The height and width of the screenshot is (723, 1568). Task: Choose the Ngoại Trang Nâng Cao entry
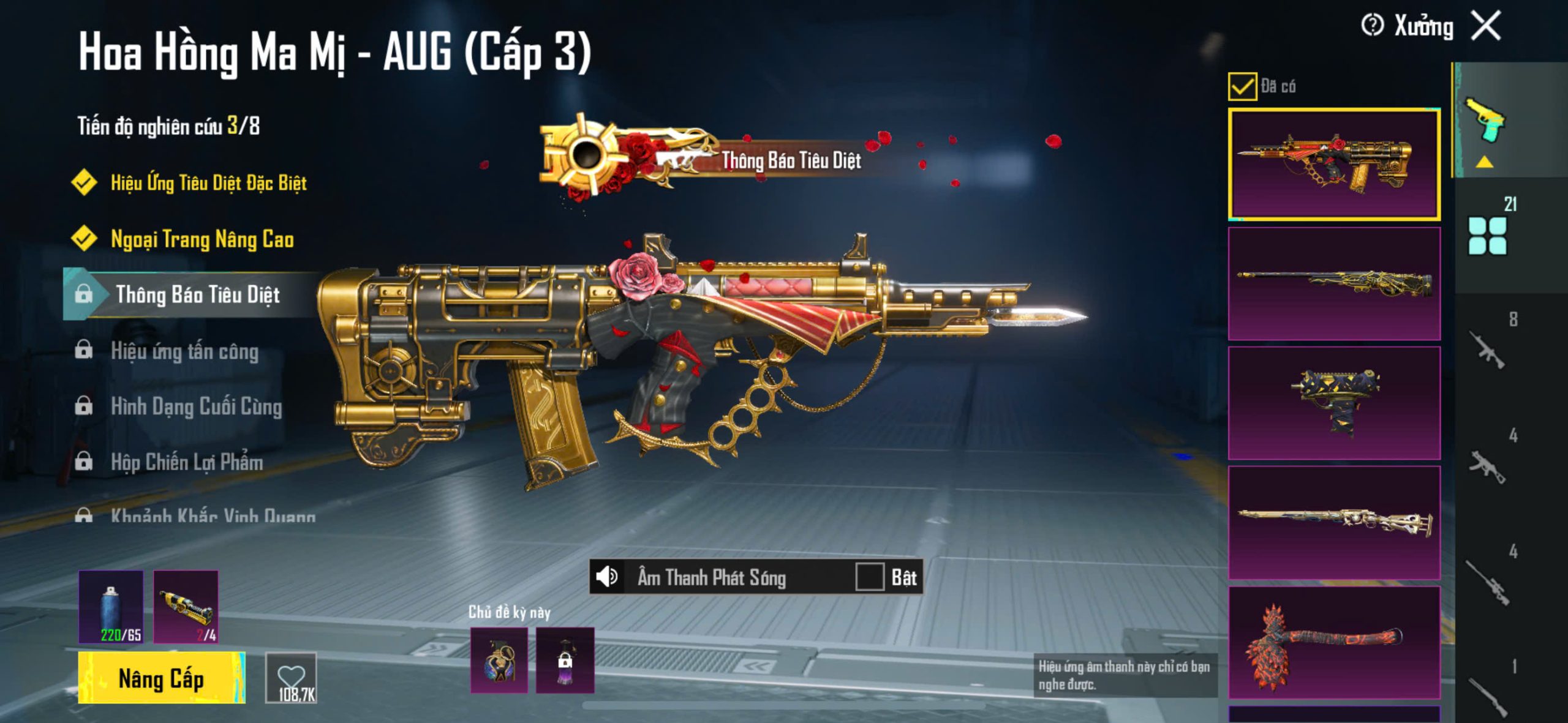point(202,239)
